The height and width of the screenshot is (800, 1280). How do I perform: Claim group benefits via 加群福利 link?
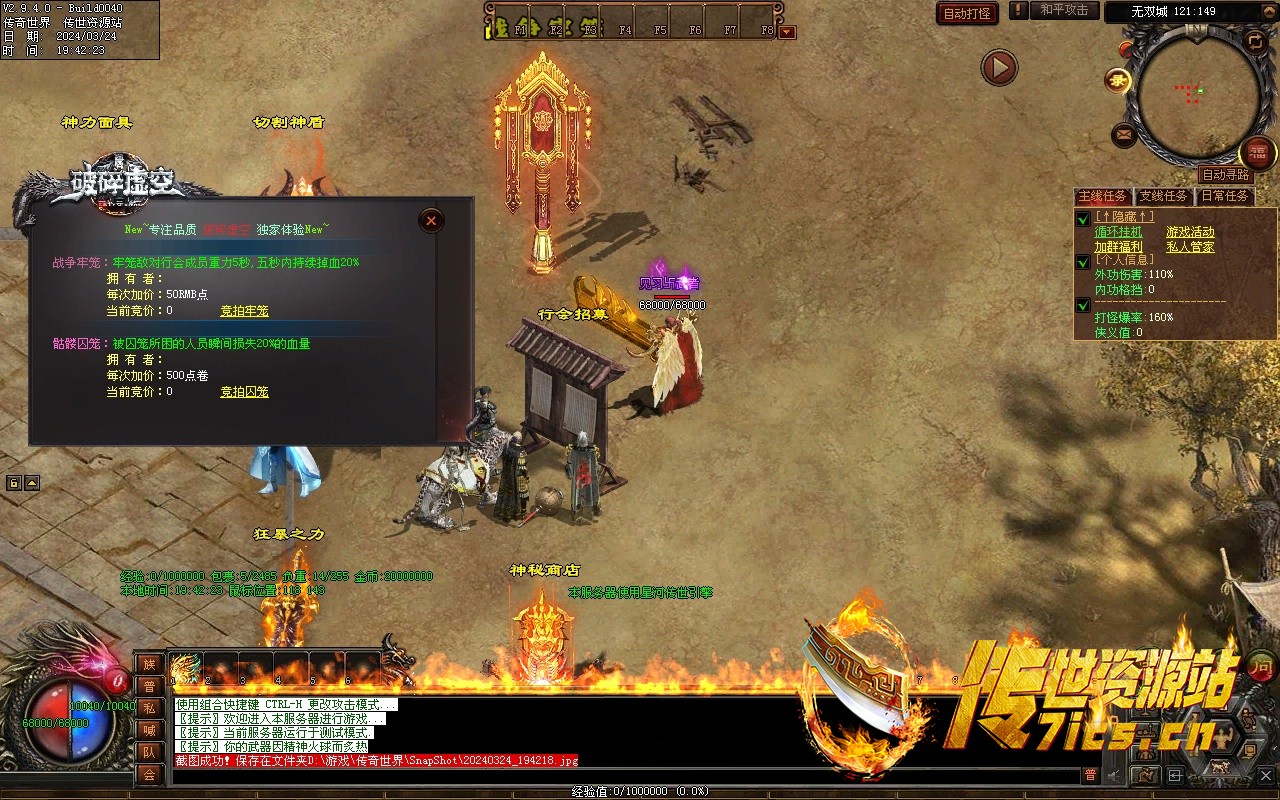click(x=1118, y=247)
